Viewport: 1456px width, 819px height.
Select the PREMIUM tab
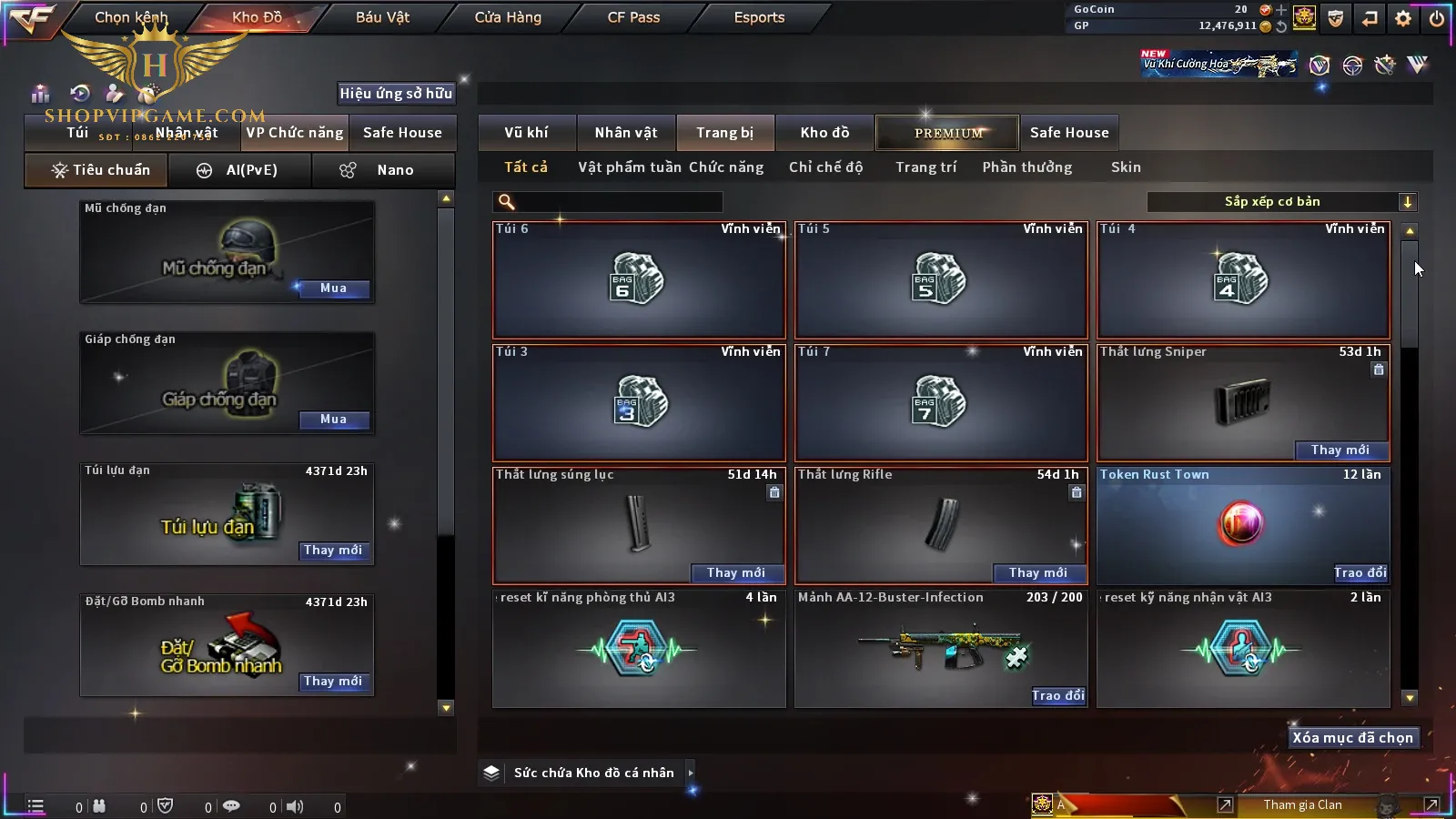[948, 133]
